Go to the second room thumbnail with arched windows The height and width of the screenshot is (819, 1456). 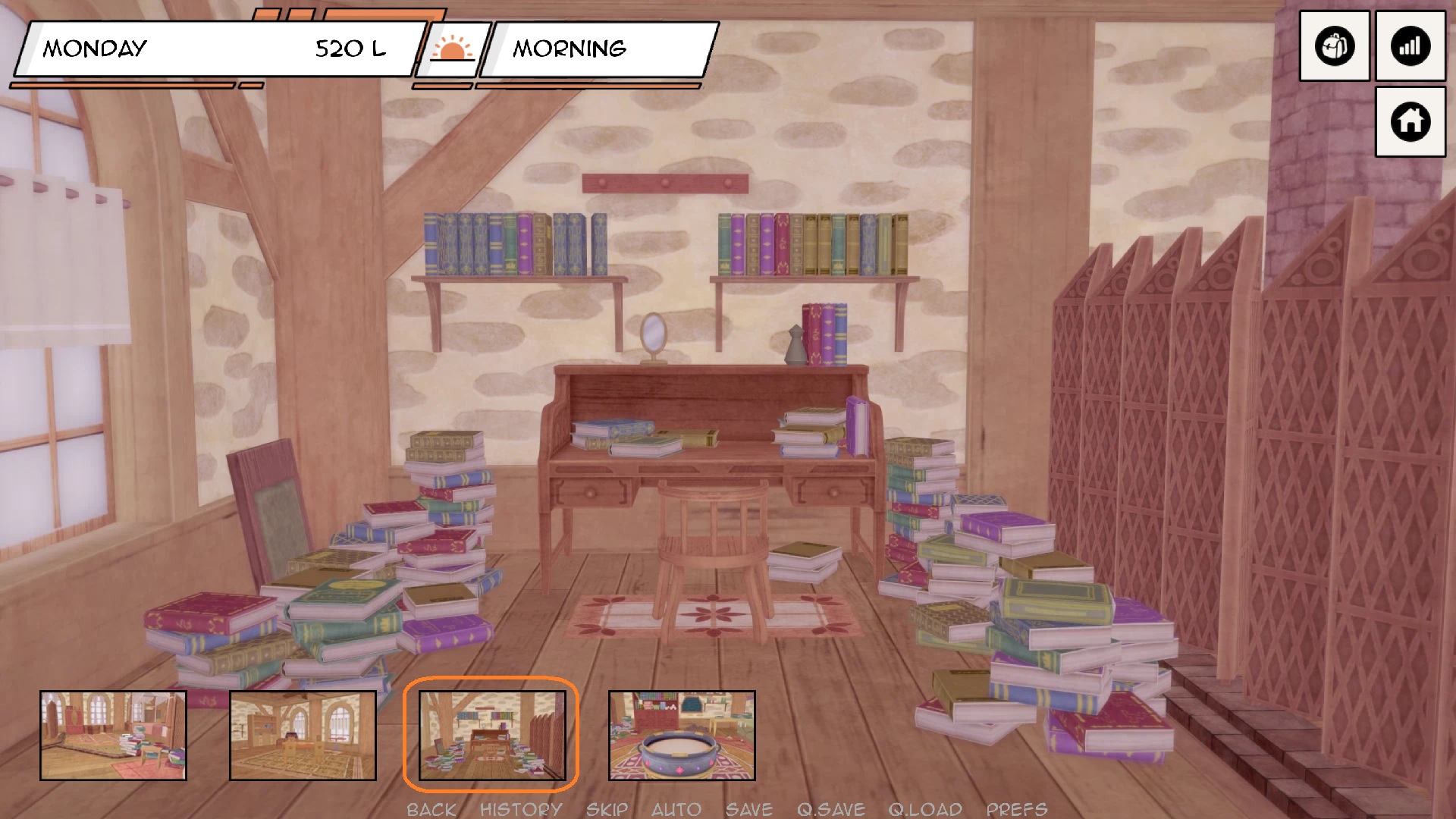(x=303, y=735)
